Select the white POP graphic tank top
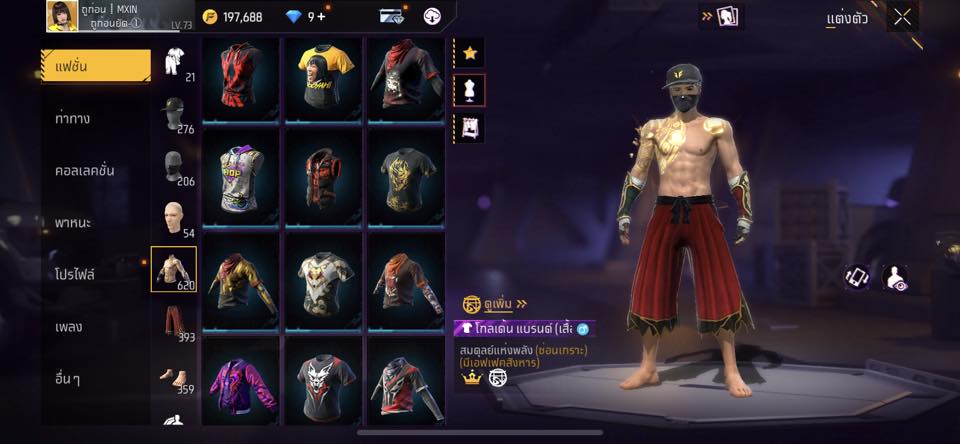Screen dimensions: 960x444 [241, 177]
